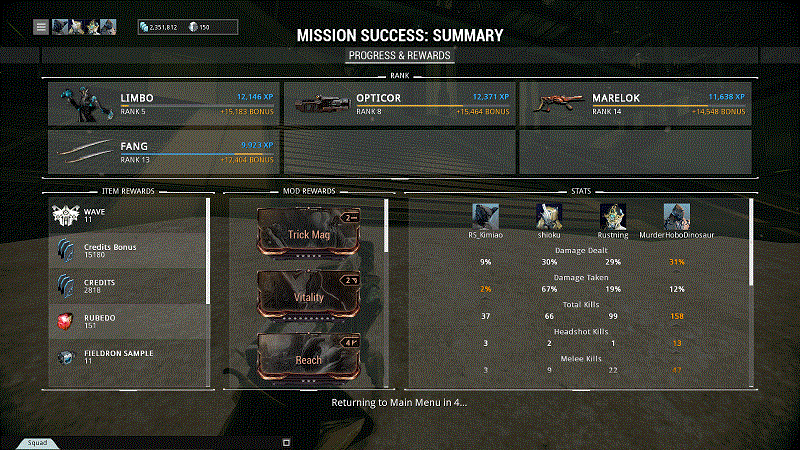Click the platinum and credits balance display
This screenshot has width=800, height=450.
[x=189, y=27]
